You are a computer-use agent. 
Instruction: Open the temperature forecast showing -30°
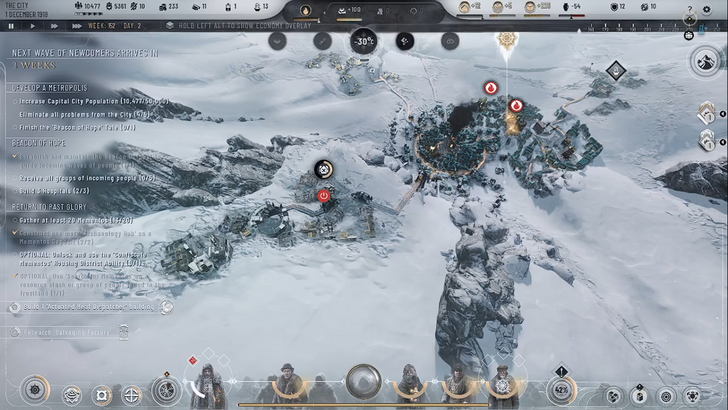(x=363, y=42)
